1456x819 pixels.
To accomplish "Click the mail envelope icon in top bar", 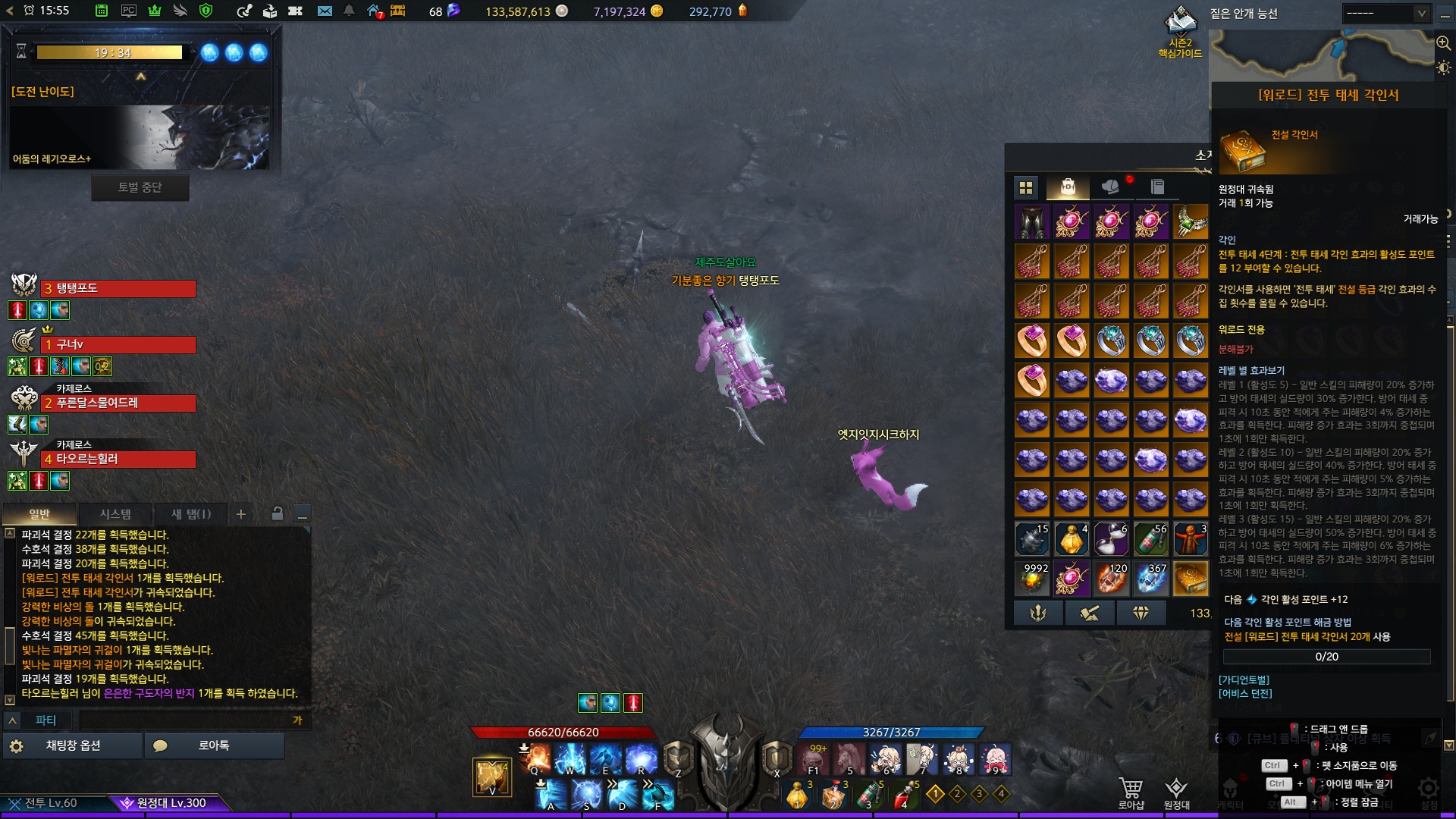I will click(x=325, y=11).
